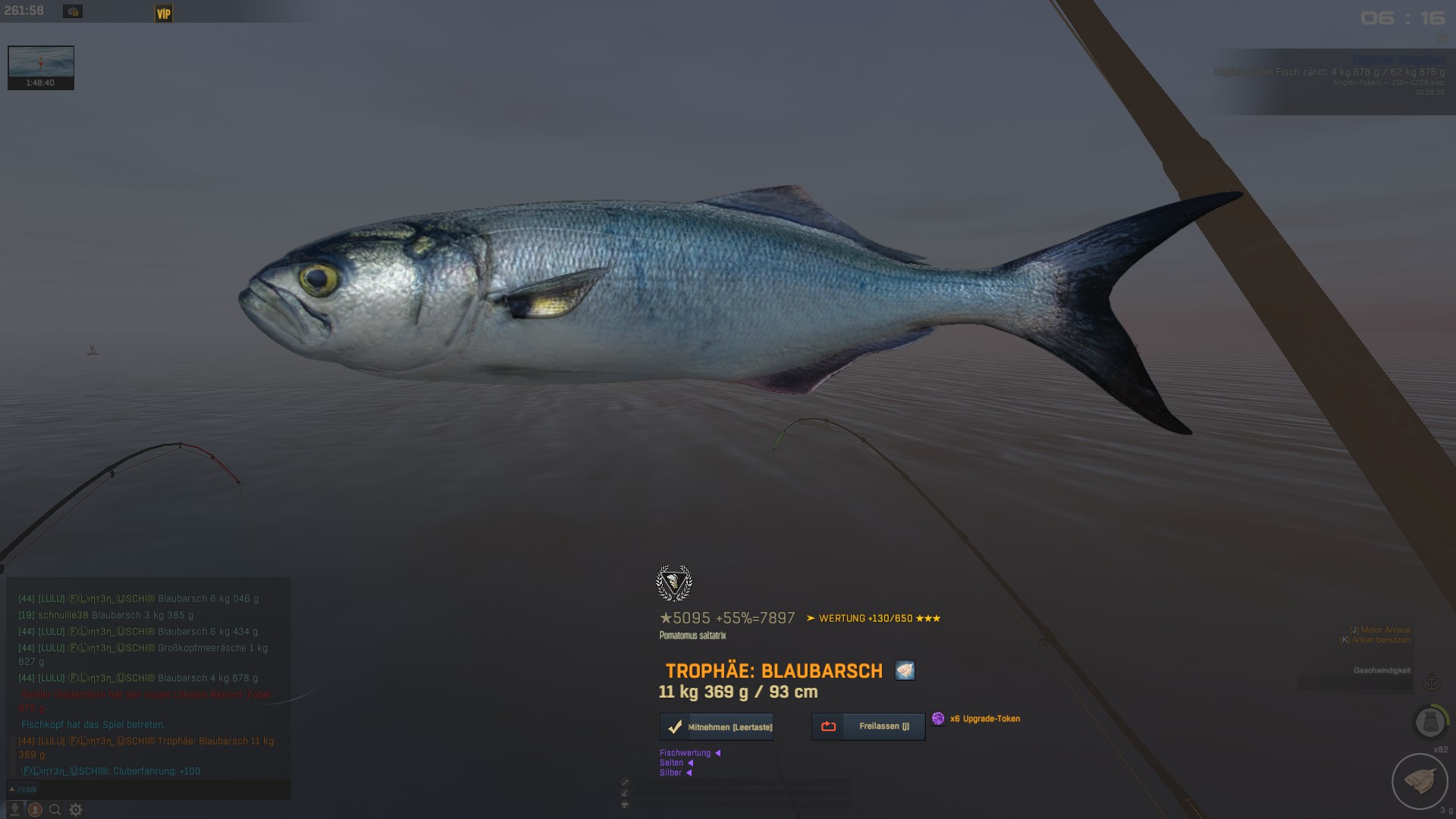Screen dimensions: 1456x819
Task: Click the x6 Upgrade-Token reward icon
Action: [938, 719]
